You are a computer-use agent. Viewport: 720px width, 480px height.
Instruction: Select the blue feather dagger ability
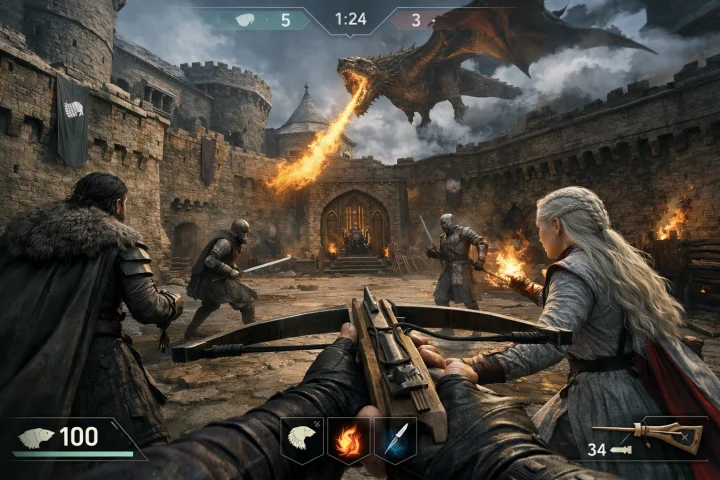tap(395, 440)
